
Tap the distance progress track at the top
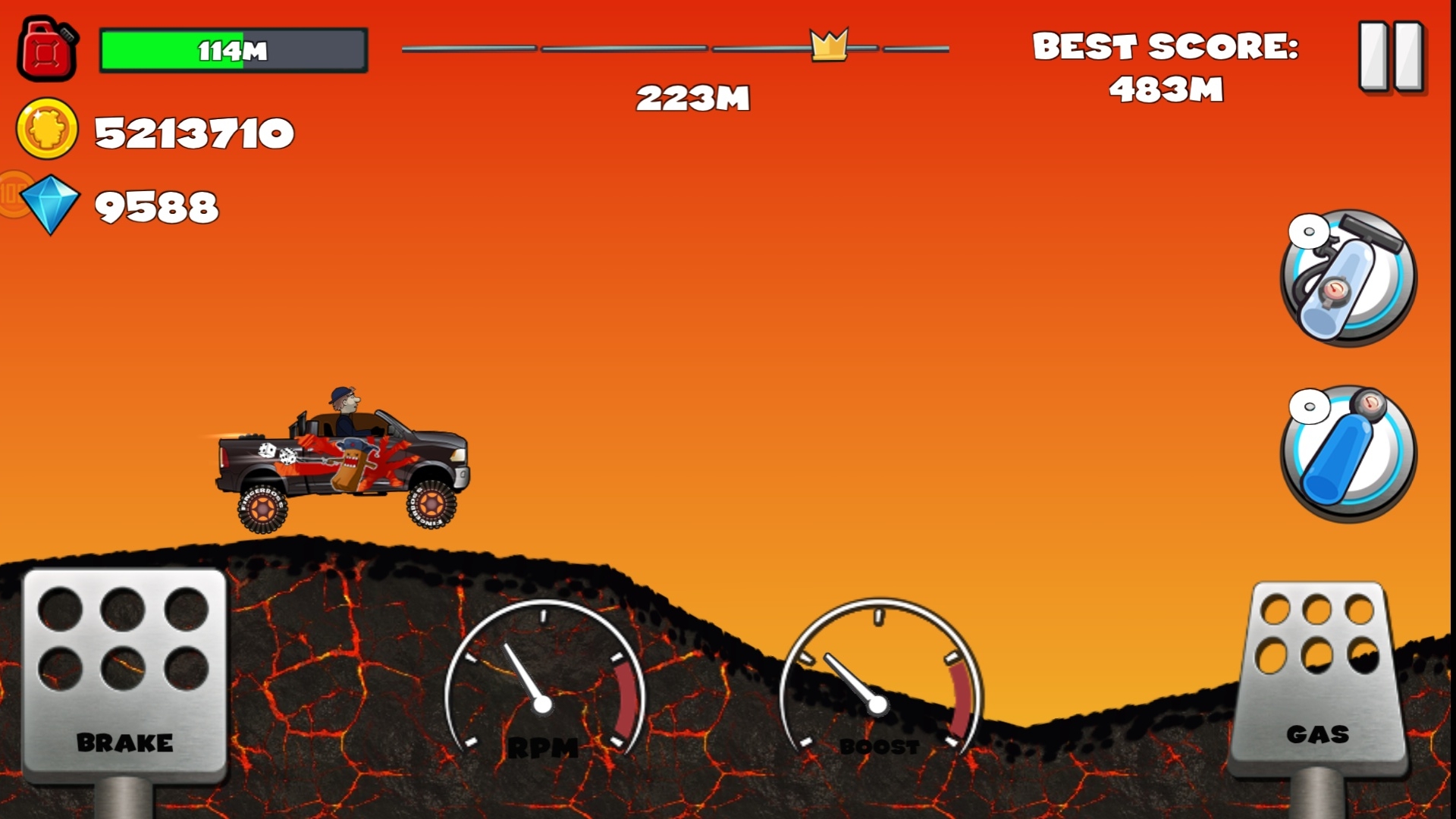click(675, 49)
